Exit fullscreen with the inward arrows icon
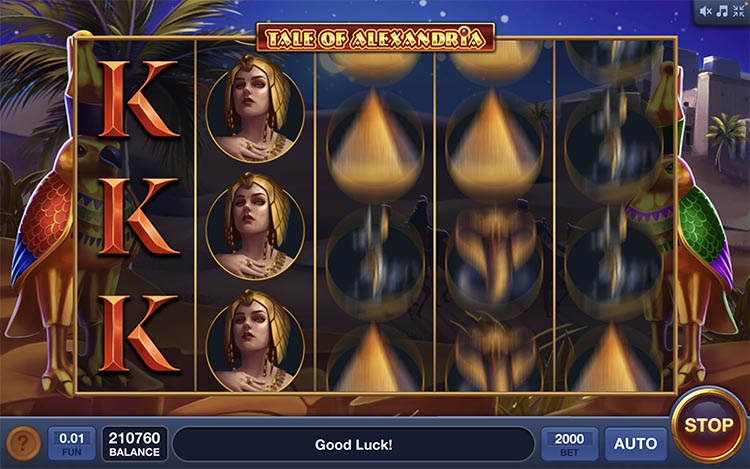 pyautogui.click(x=738, y=11)
